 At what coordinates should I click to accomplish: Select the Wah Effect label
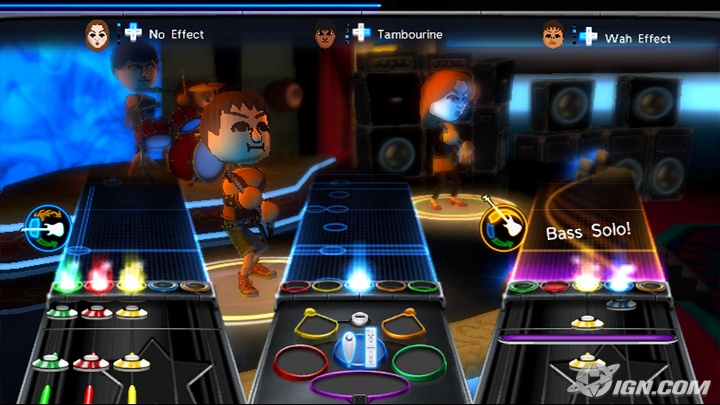(x=638, y=38)
